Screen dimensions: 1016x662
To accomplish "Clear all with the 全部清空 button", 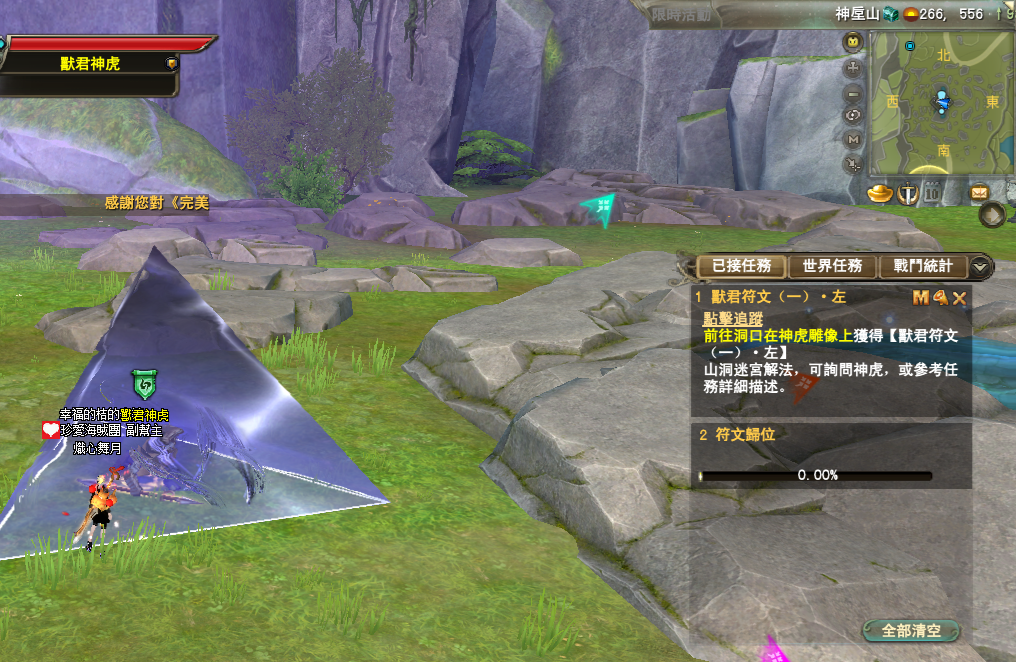I will pos(910,631).
